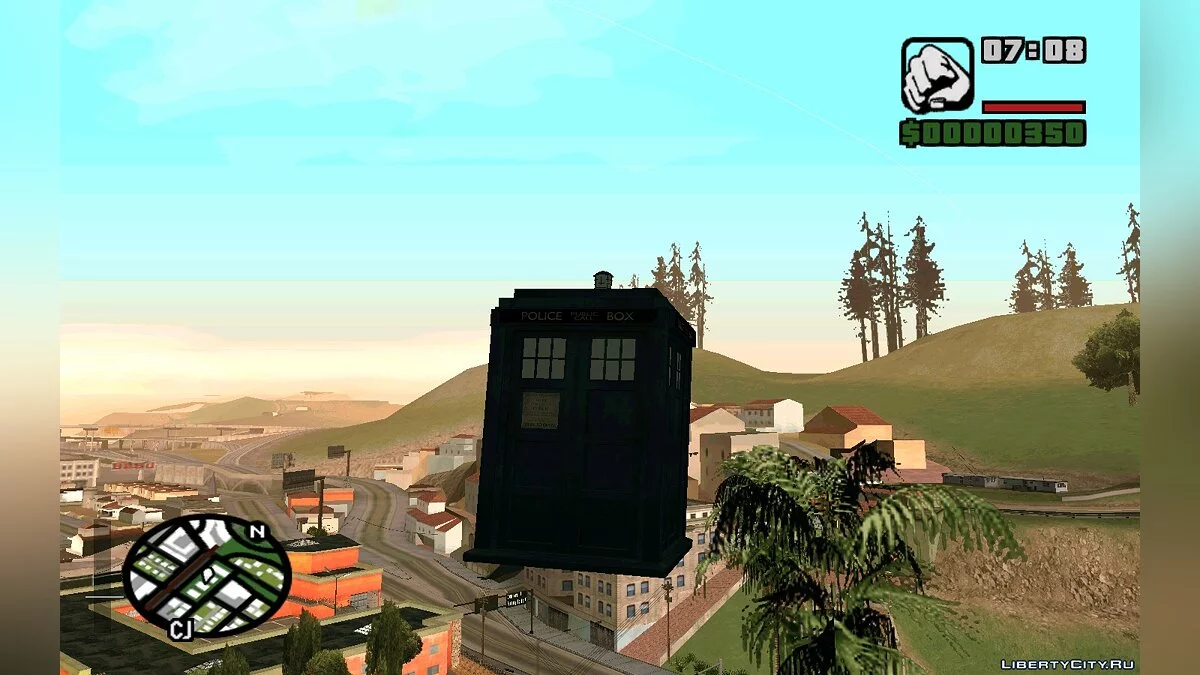Click the fist weapon icon
This screenshot has height=675, width=1200.
coord(937,75)
